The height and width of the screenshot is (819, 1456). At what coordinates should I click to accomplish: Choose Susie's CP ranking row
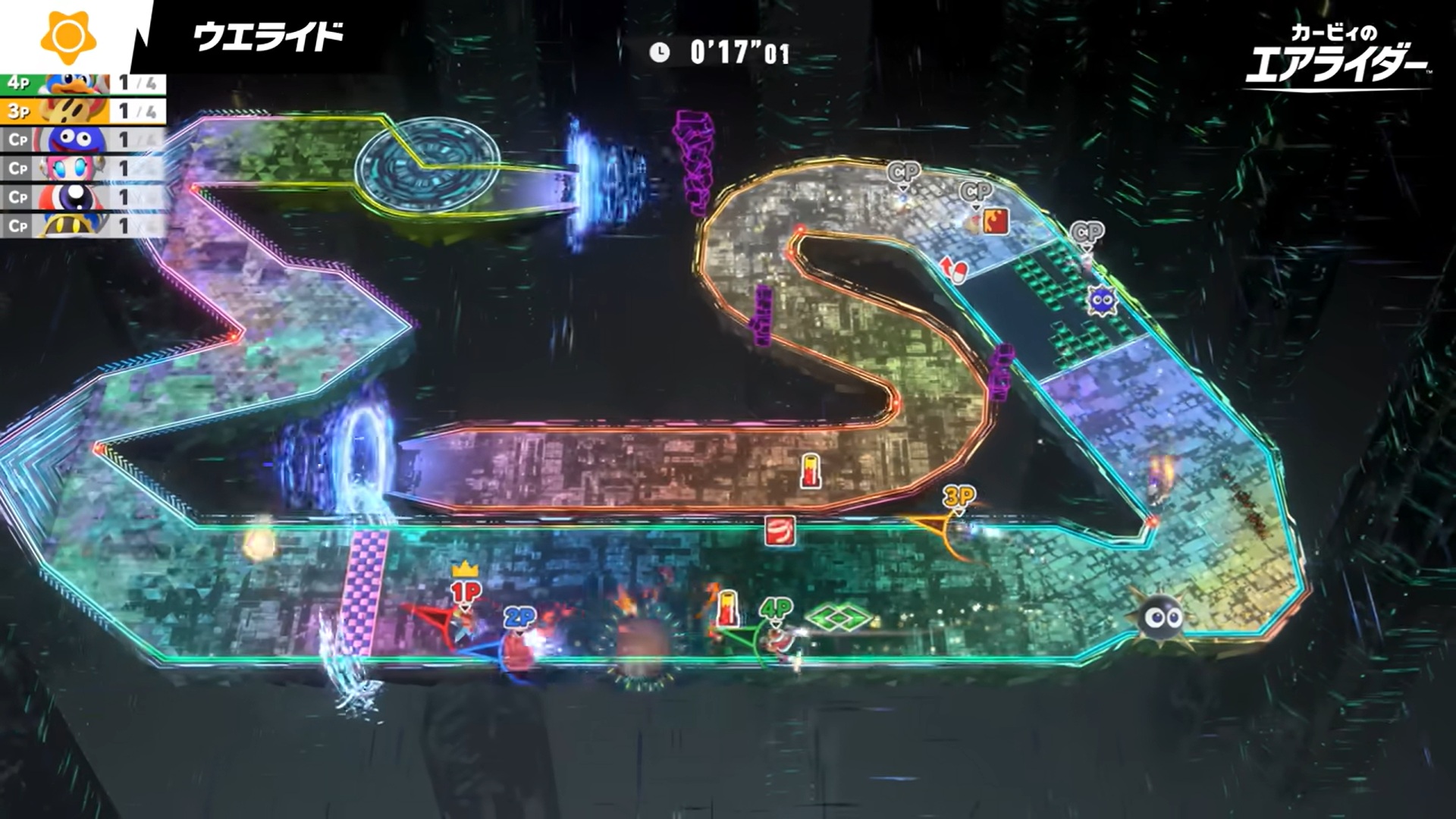(82, 168)
